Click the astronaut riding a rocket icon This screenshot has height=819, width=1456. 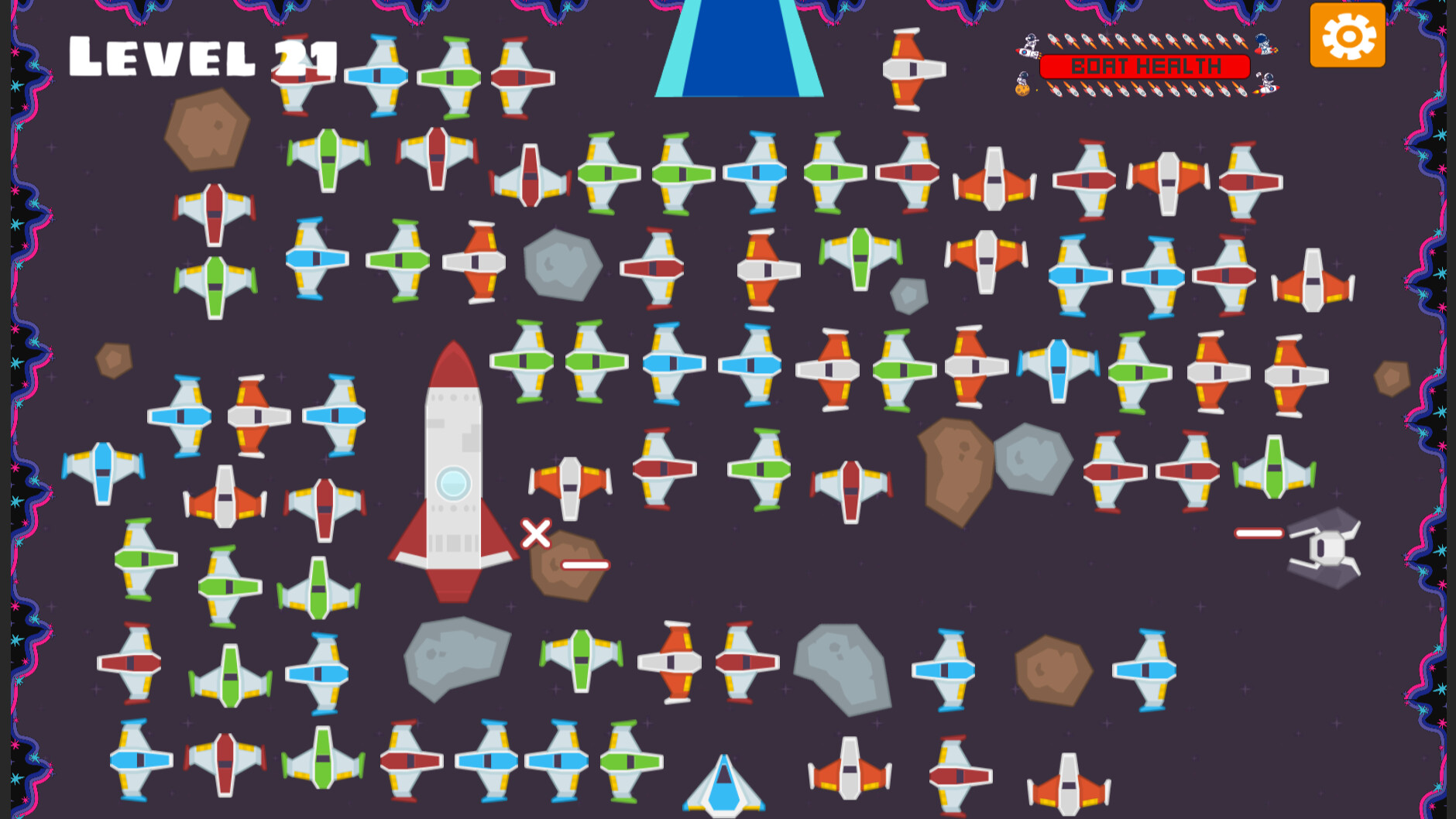coord(1027,49)
